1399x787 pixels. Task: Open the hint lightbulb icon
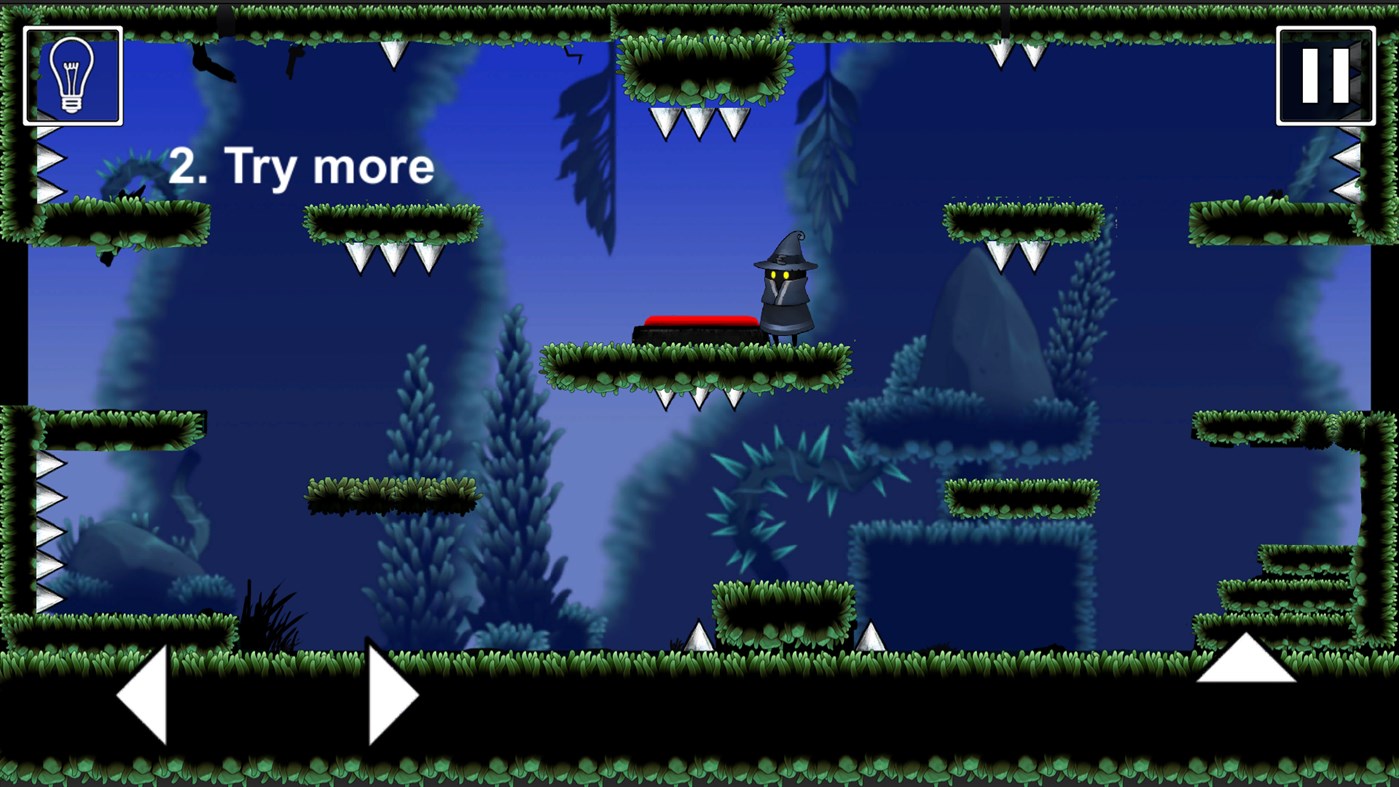[x=71, y=74]
